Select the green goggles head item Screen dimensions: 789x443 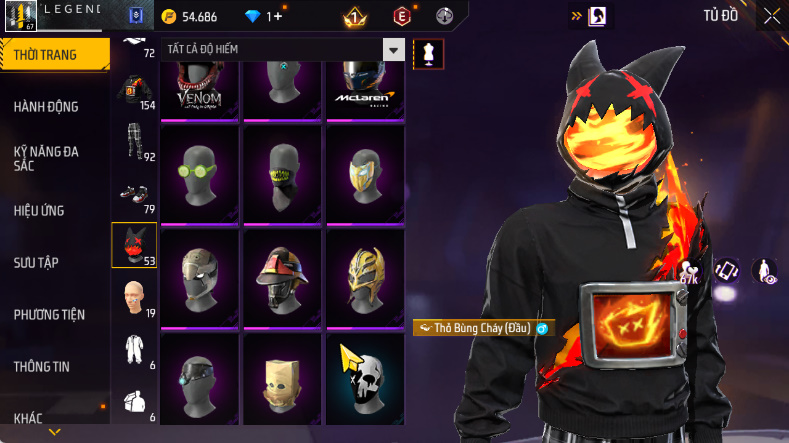[x=198, y=170]
